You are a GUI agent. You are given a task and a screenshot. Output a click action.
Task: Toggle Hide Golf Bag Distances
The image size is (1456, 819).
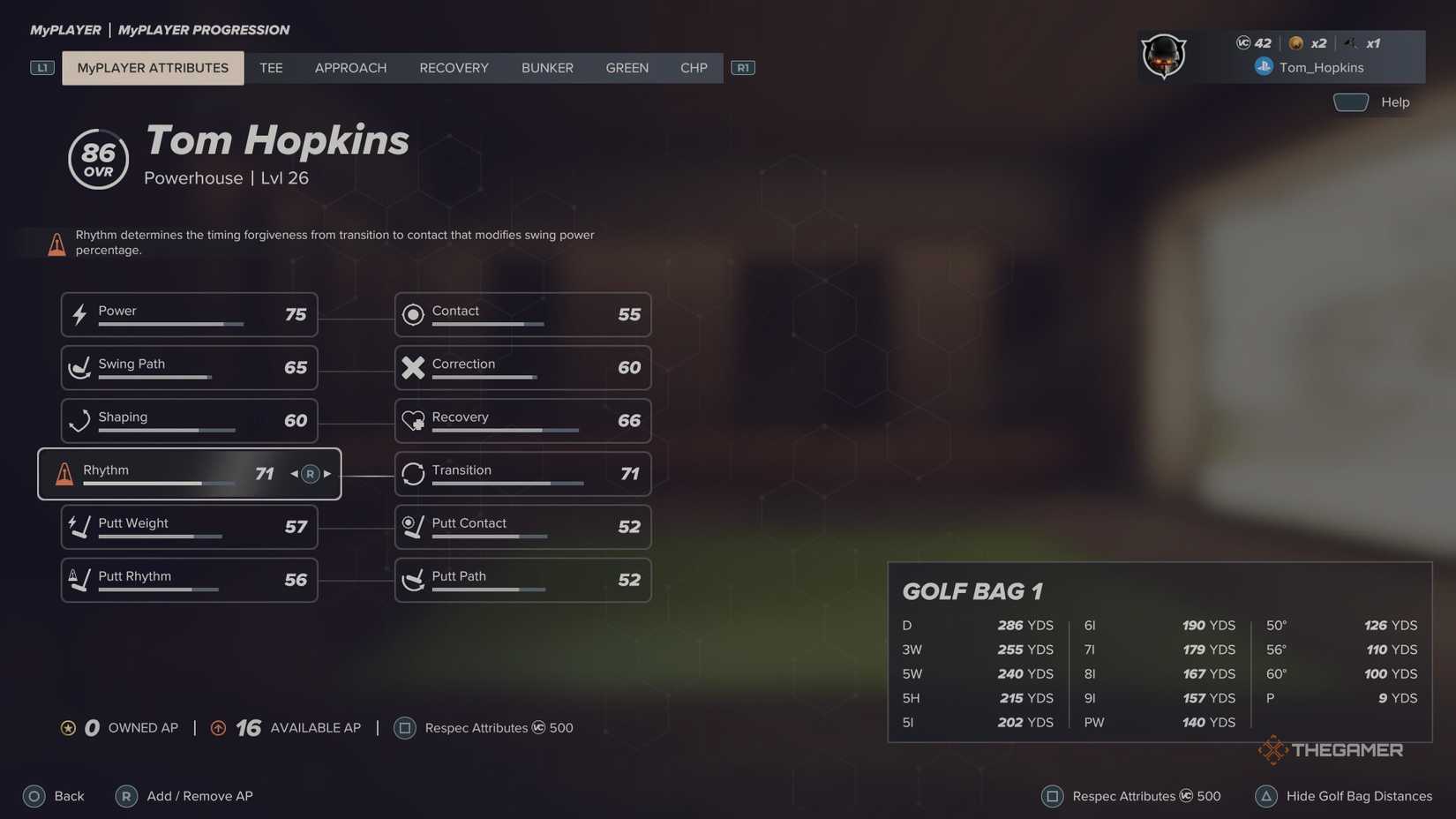(1359, 795)
